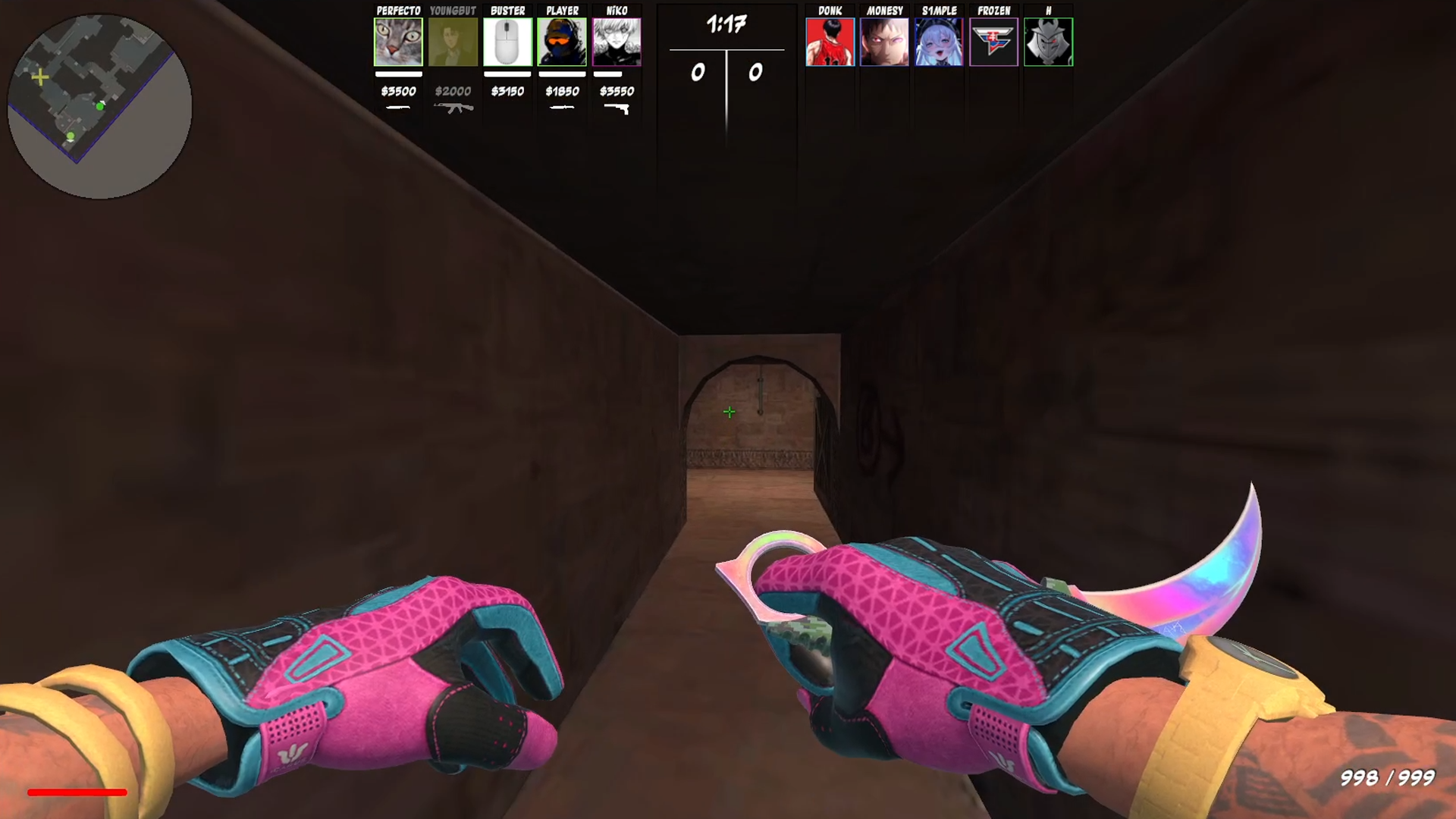Click the red health bar at bottom left
Screen dimensions: 1456x819
[x=77, y=792]
